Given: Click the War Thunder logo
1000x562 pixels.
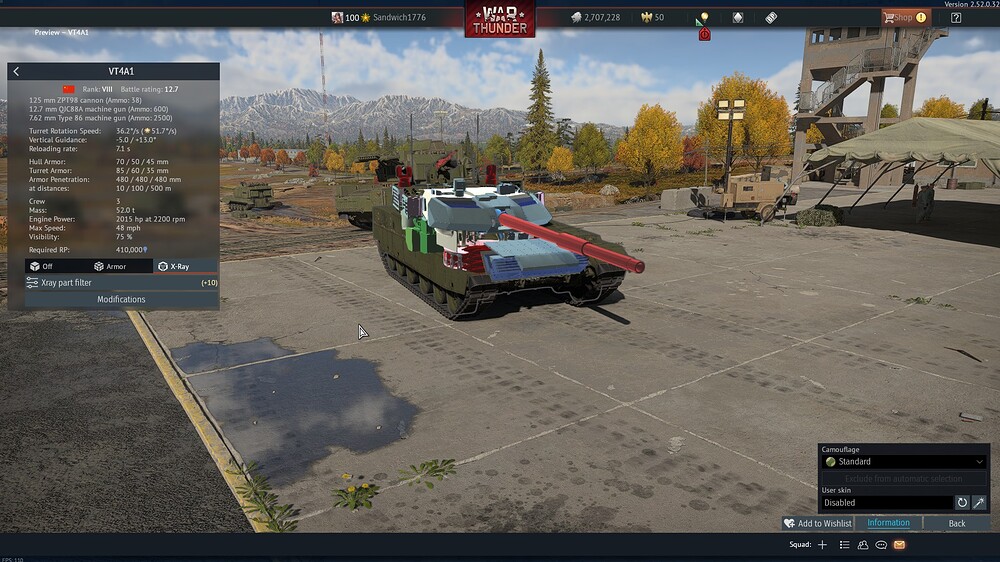Looking at the screenshot, I should (499, 19).
